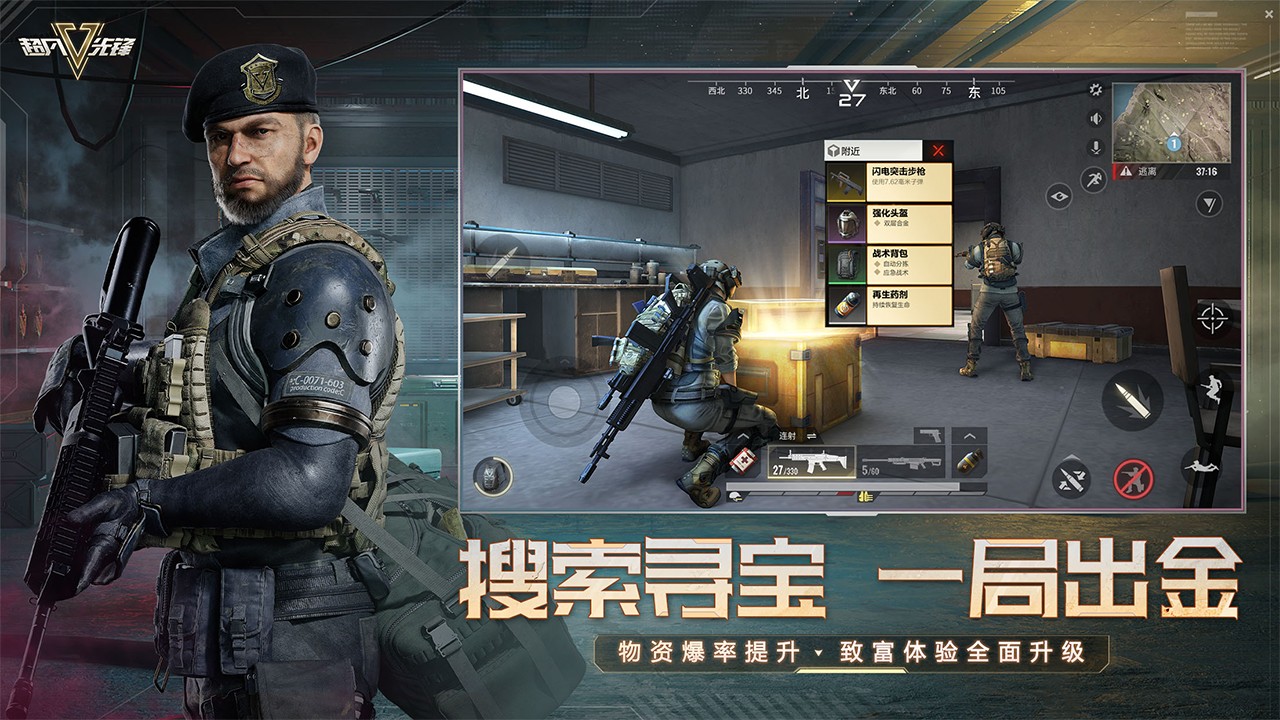Viewport: 1280px width, 720px height.
Task: Open the settings gear icon
Action: 1096,91
